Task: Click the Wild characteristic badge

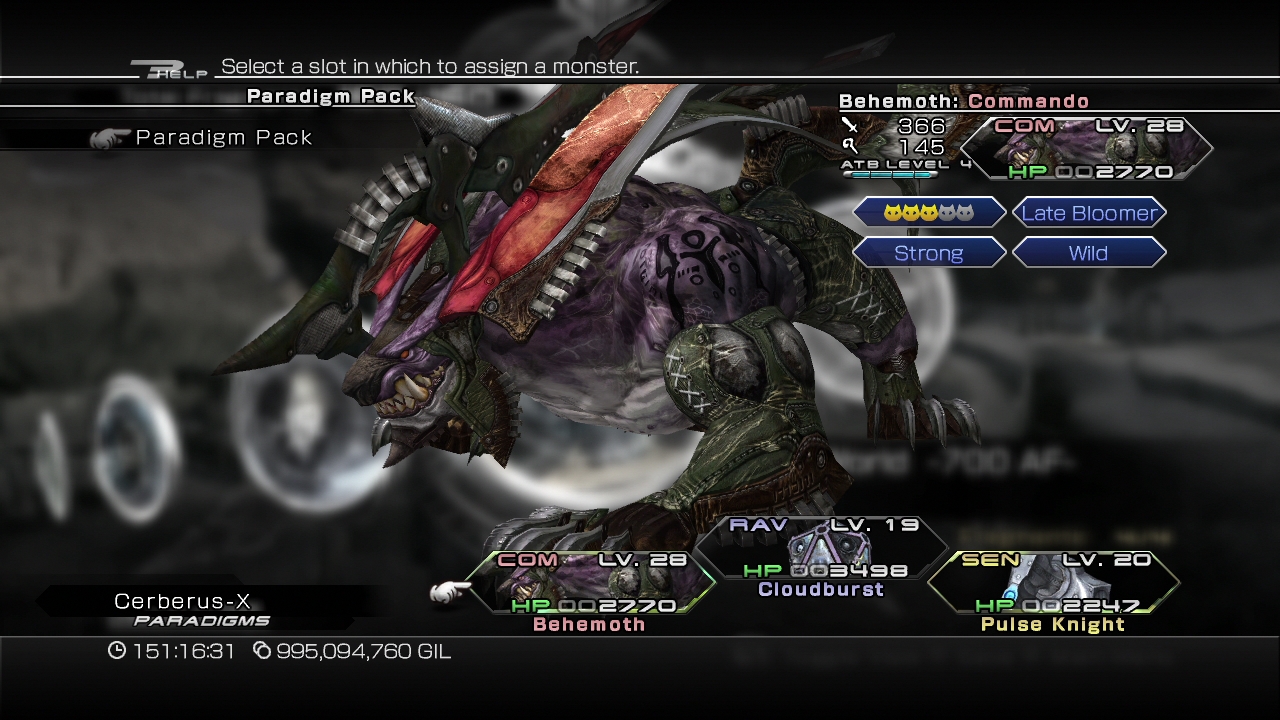Action: click(x=1090, y=252)
